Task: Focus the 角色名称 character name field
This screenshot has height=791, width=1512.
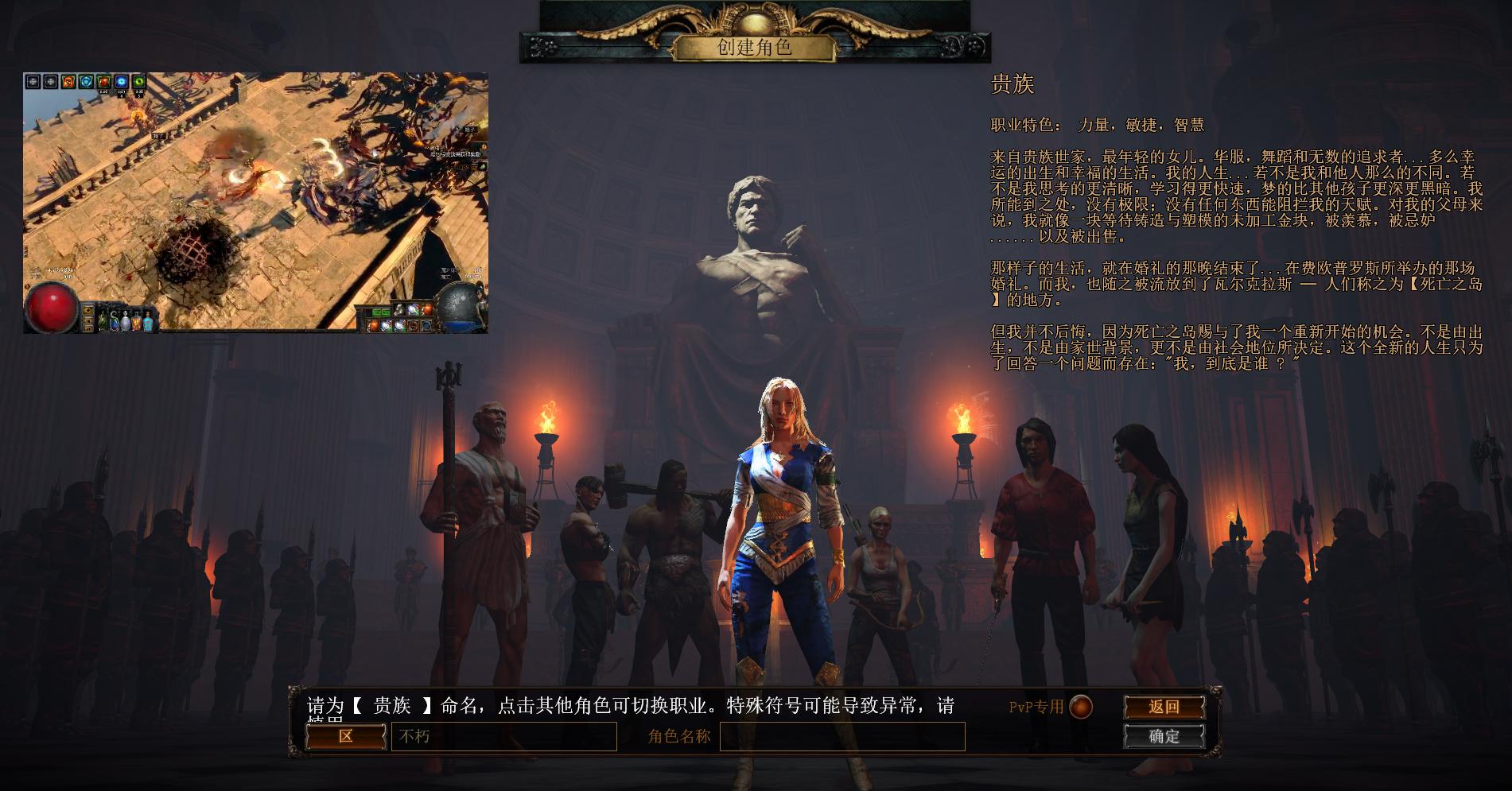Action: (x=842, y=737)
